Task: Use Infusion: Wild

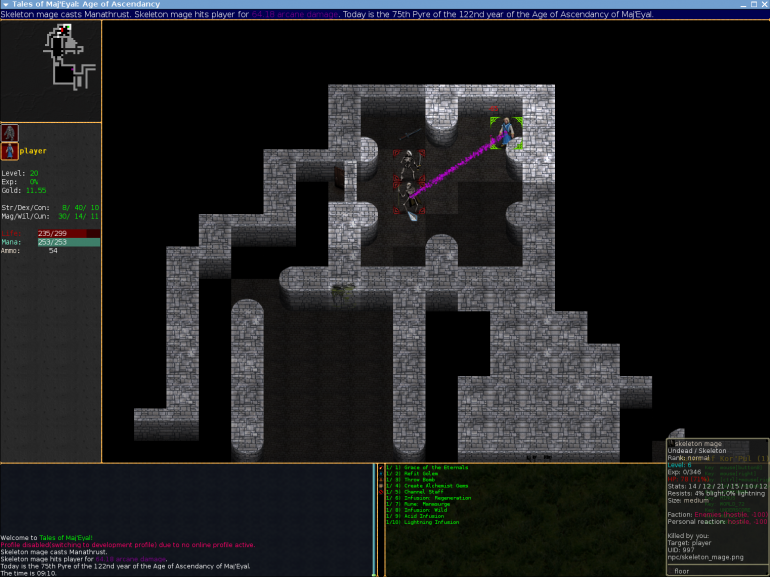Action: [424, 509]
